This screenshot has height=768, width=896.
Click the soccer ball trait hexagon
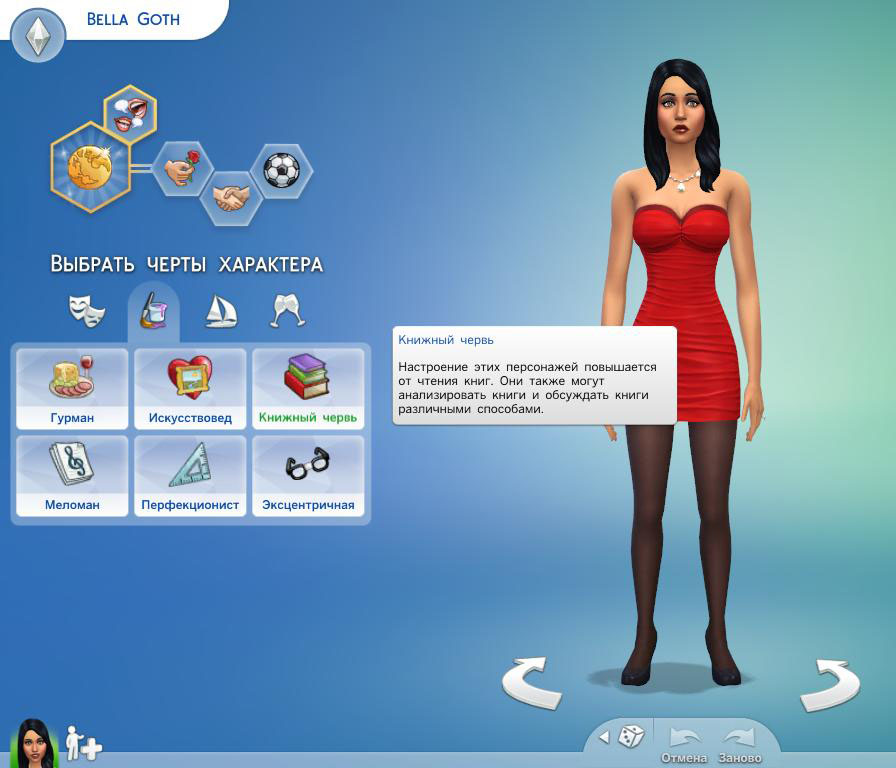point(281,170)
